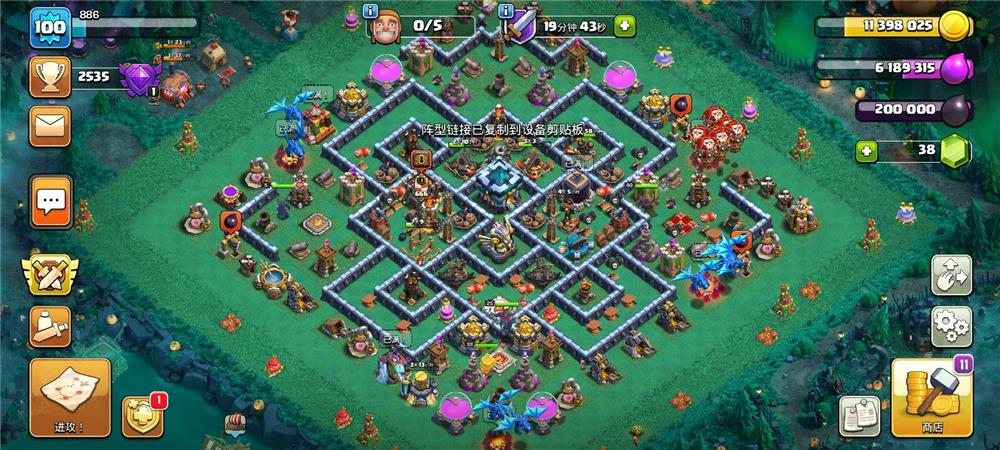Open the mail envelope inbox
Screen dimensions: 1000x450
pos(49,127)
